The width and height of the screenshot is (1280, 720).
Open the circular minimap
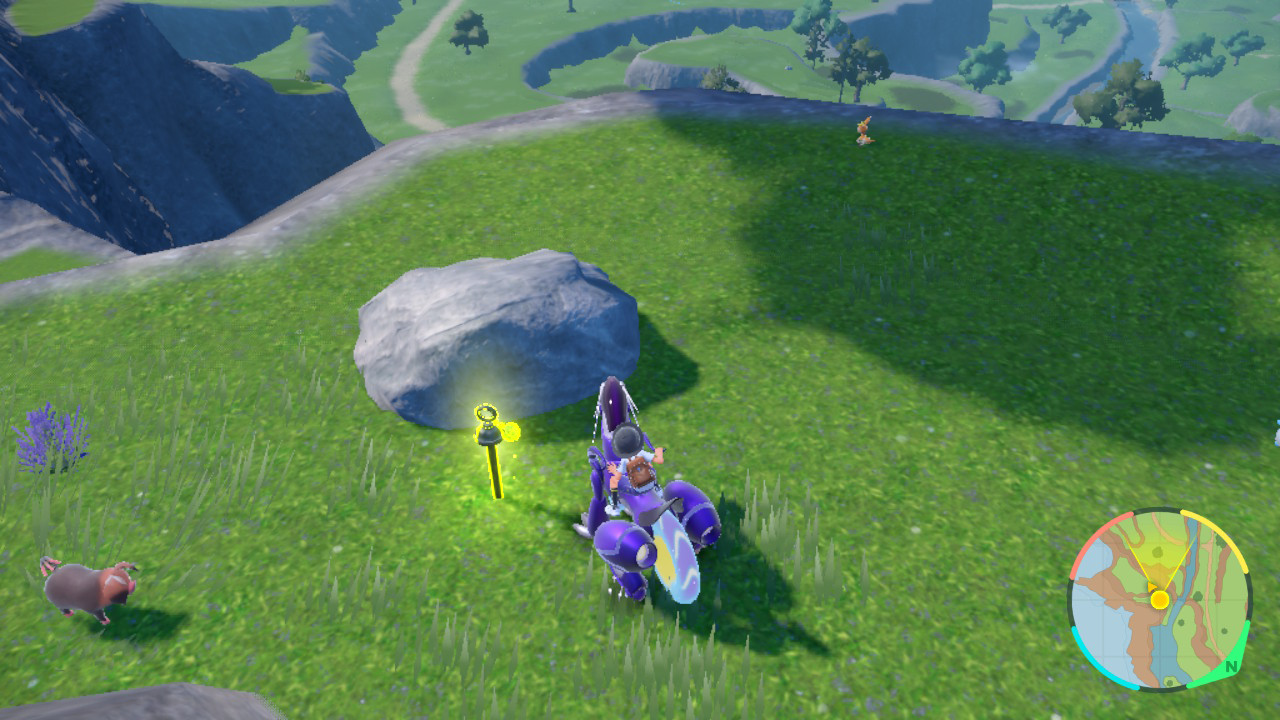coord(1159,599)
